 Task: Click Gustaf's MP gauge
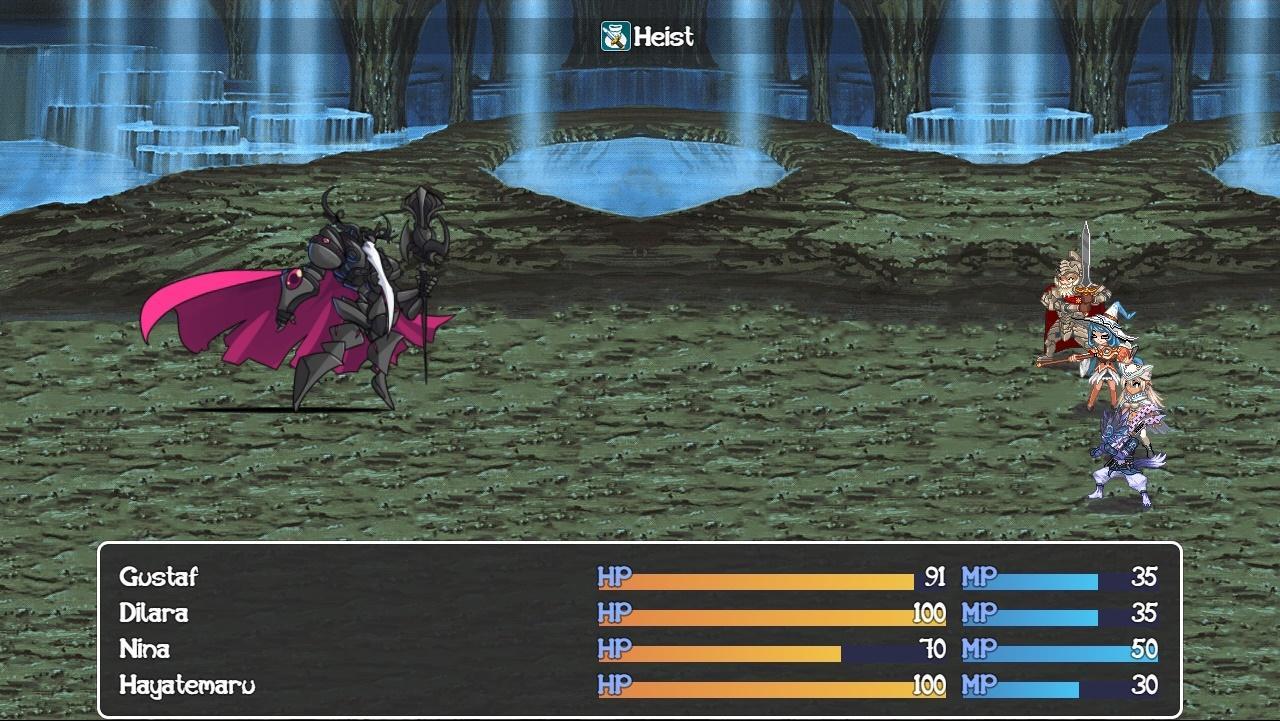[1050, 577]
